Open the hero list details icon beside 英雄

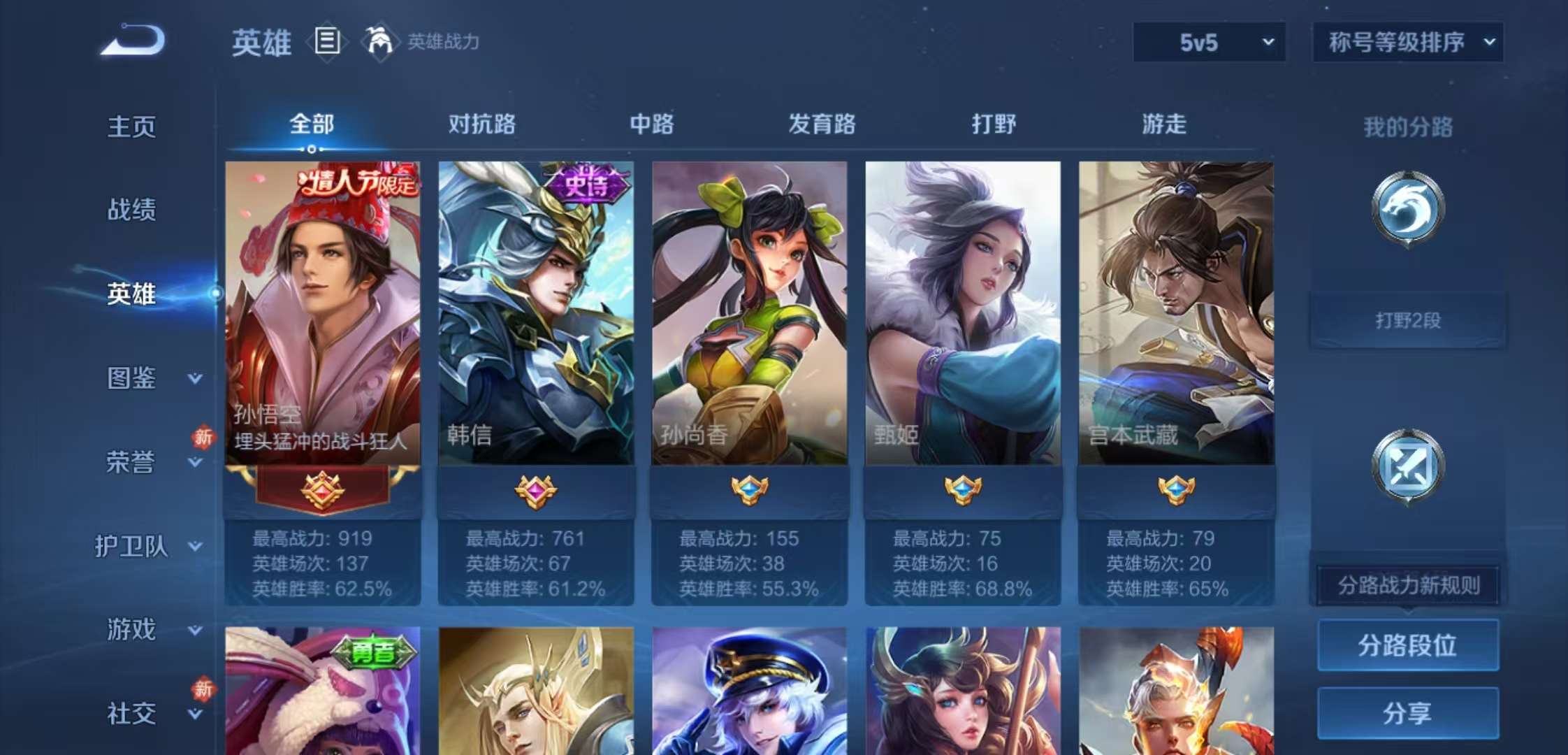click(326, 42)
